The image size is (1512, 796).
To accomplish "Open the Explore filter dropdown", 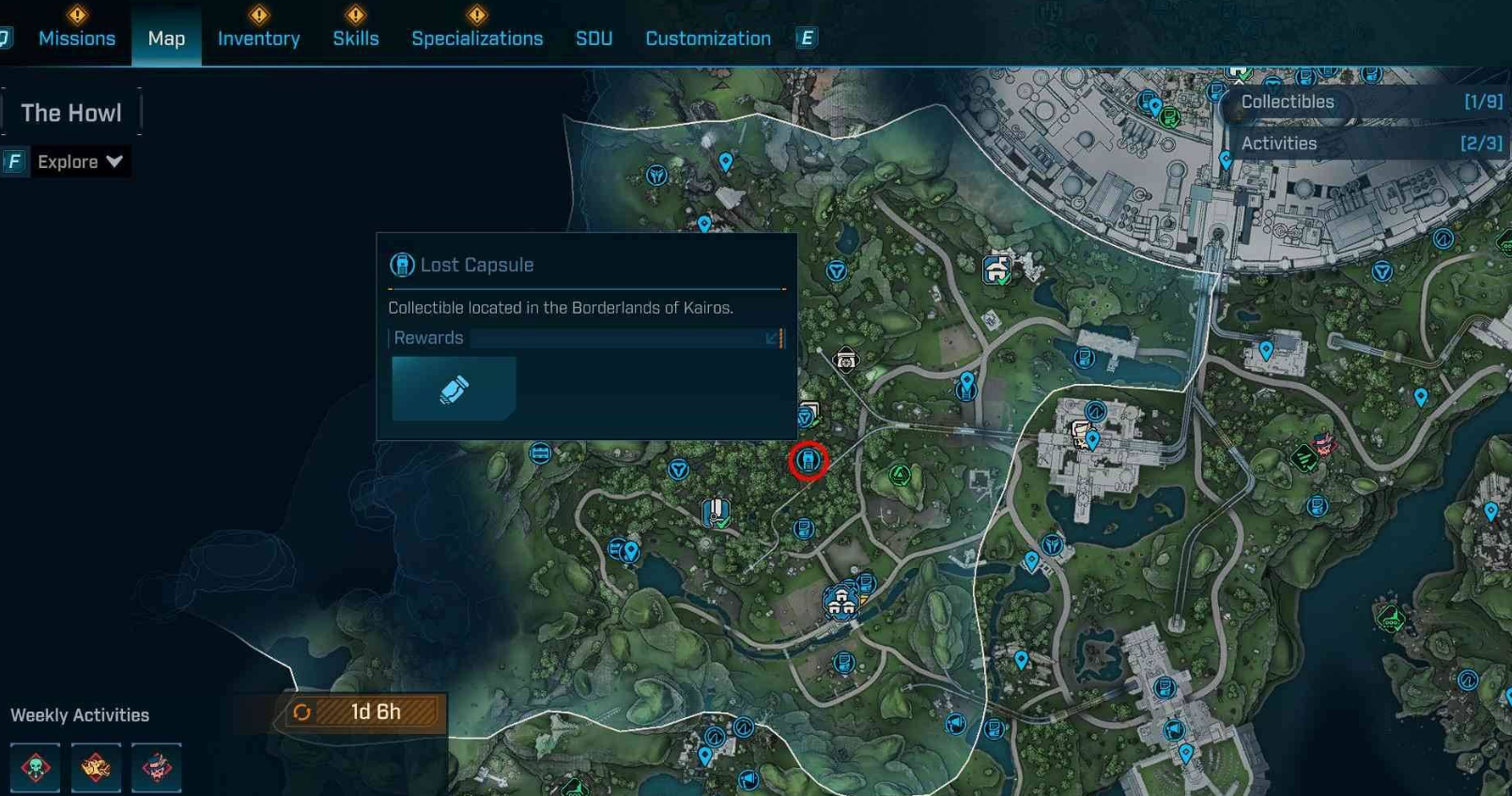I will [x=80, y=161].
